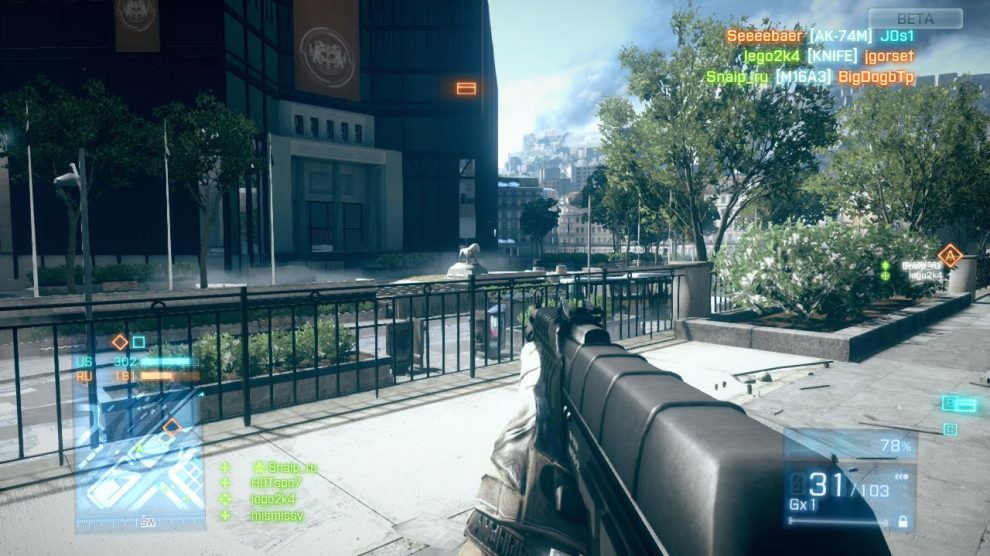Choose squad member lego2k4 in squad list
The width and height of the screenshot is (990, 556).
[x=272, y=499]
